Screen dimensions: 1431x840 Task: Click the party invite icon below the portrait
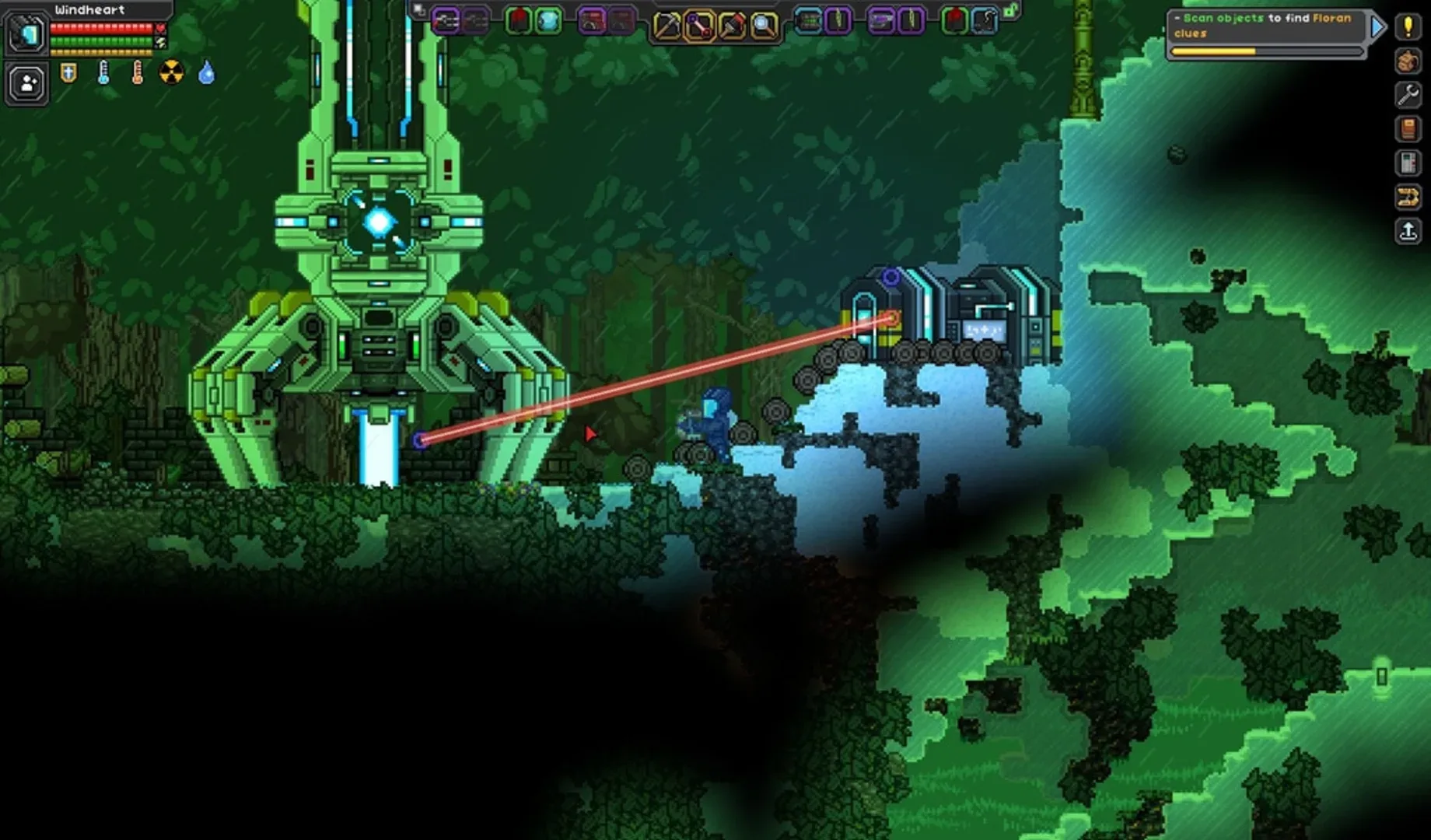point(27,84)
